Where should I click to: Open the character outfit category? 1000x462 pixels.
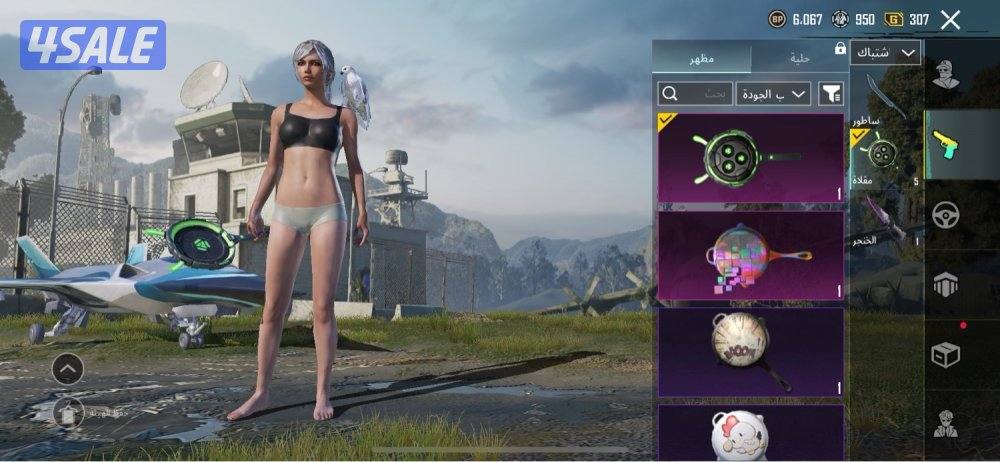[946, 74]
